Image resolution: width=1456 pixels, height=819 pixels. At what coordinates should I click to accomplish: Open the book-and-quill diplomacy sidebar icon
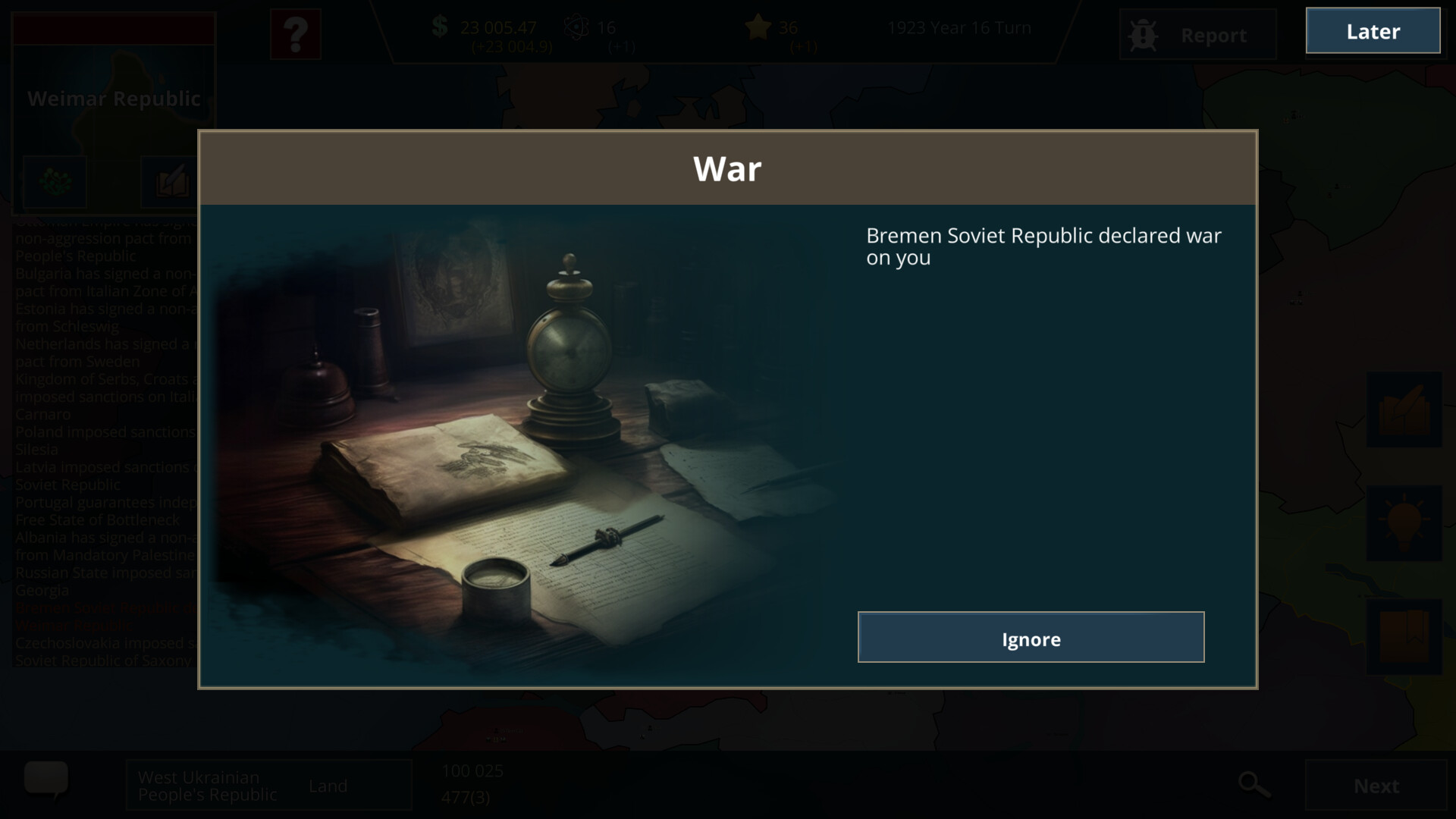1404,409
